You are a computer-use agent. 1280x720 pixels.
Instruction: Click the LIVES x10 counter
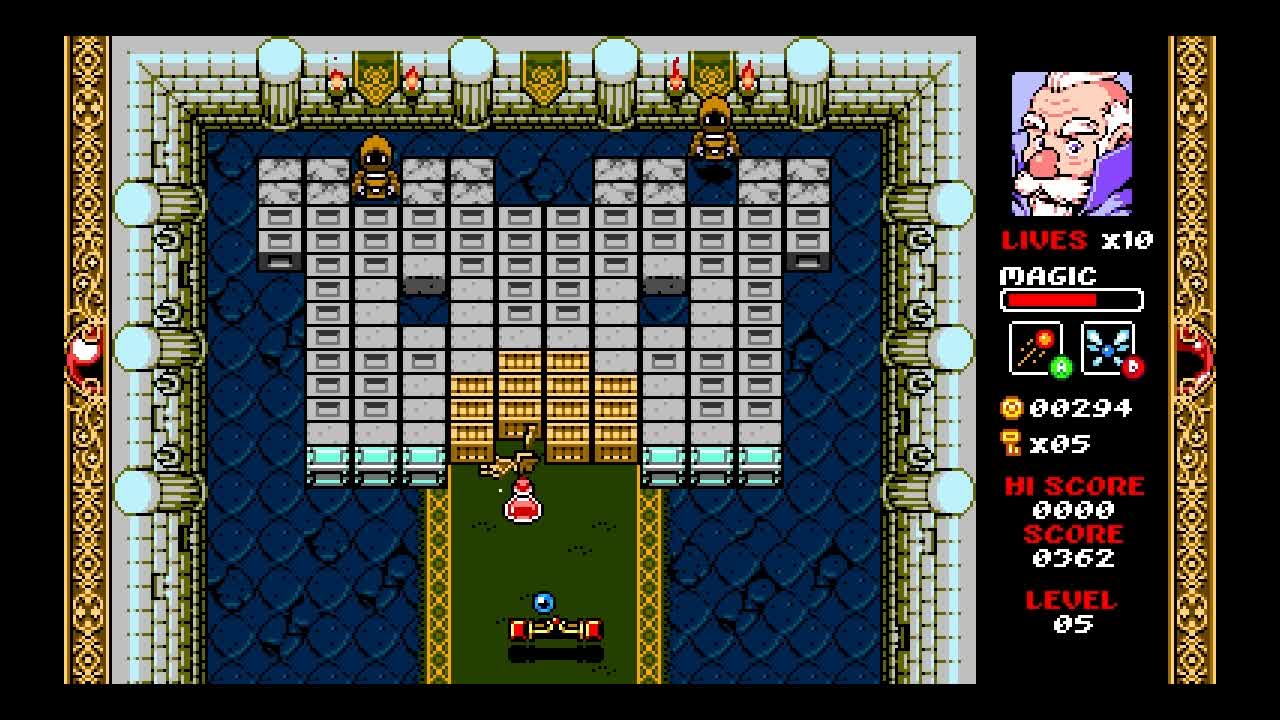(1075, 240)
